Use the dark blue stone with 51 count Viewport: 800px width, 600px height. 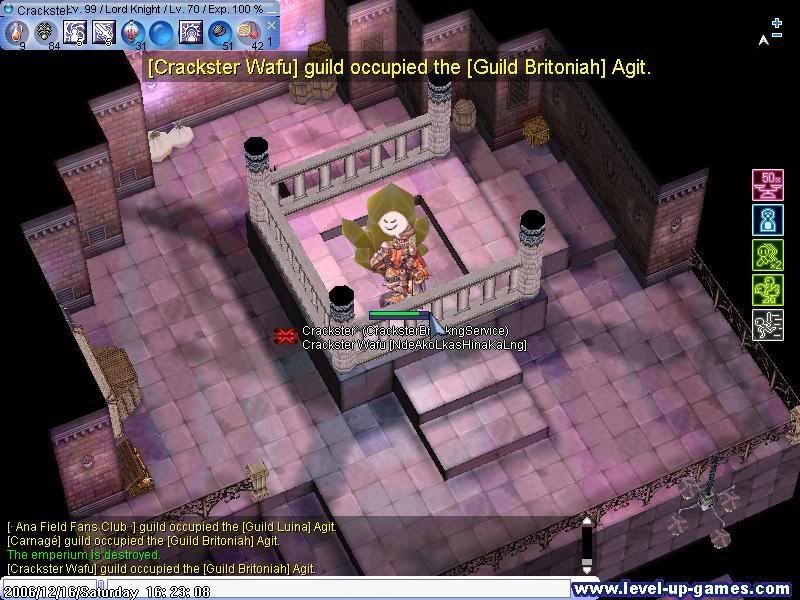[x=220, y=32]
